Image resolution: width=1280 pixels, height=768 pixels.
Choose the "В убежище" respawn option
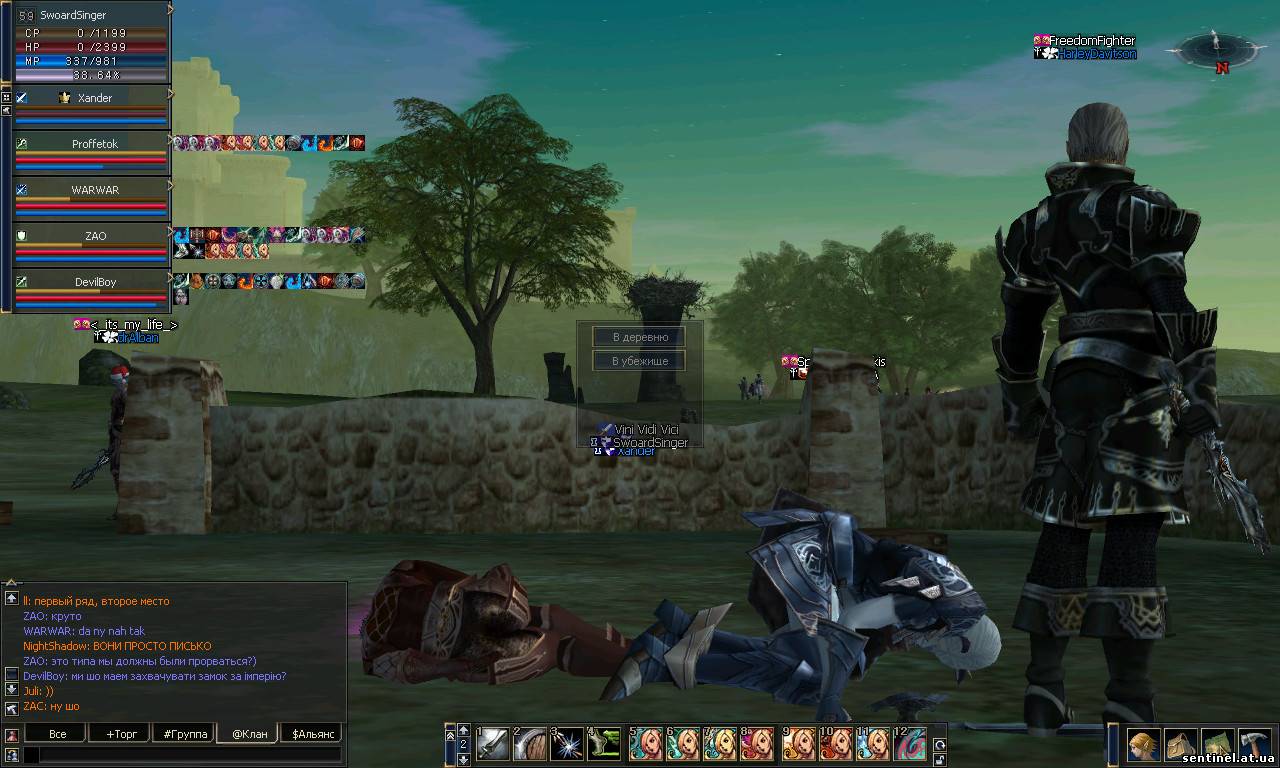point(638,361)
